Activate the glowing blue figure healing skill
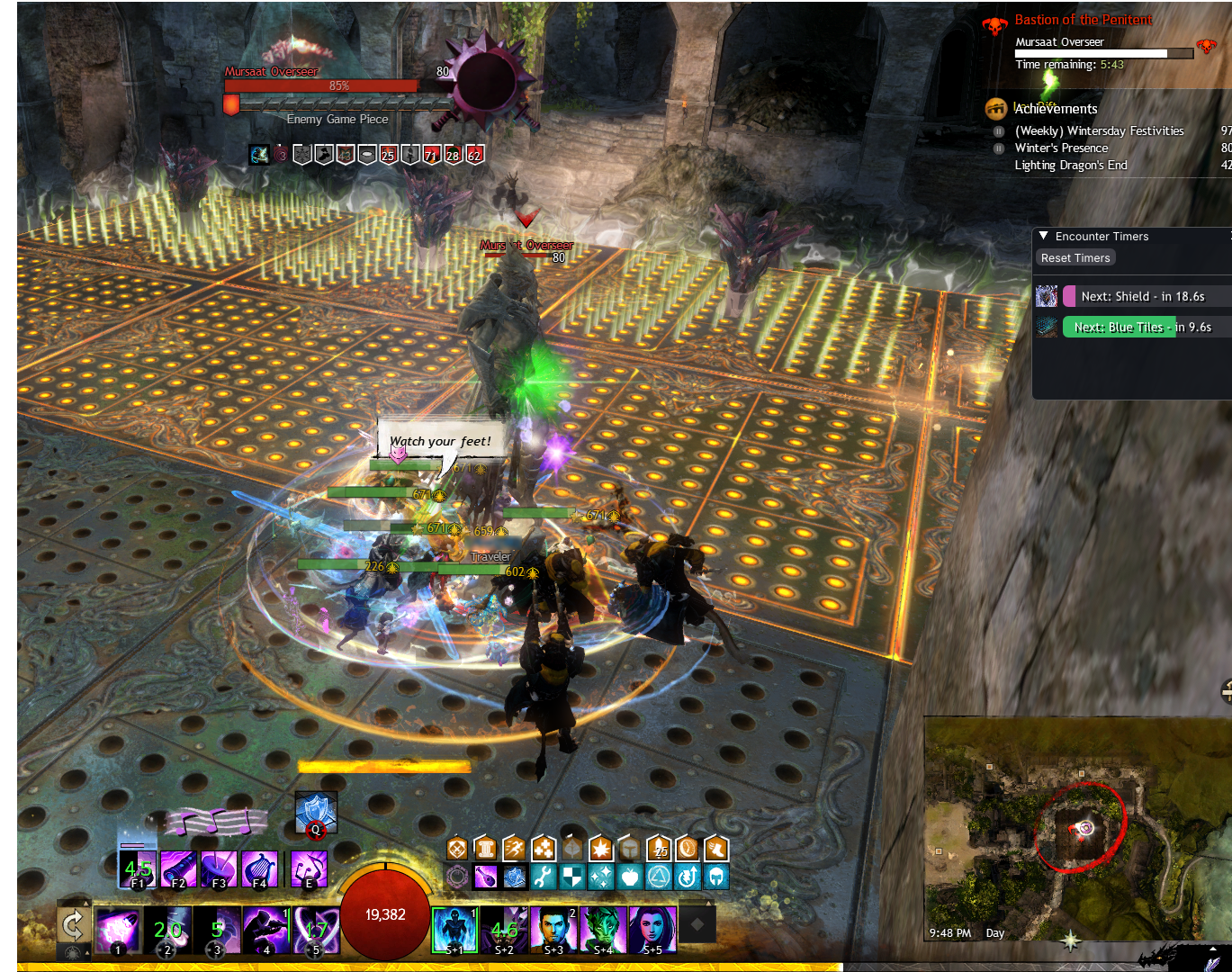This screenshot has width=1232, height=972. (x=454, y=930)
